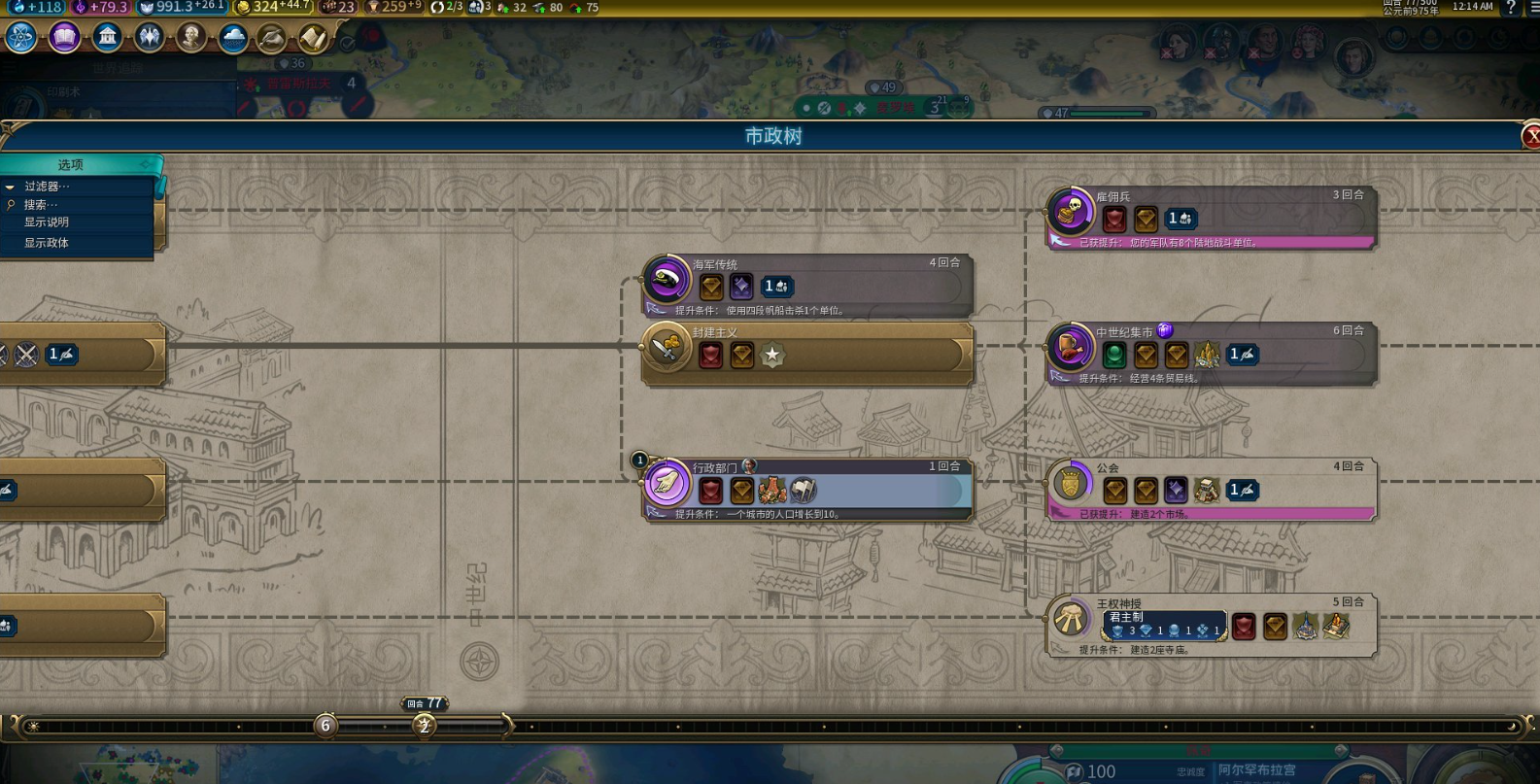Open the government building icon
Viewport: 1540px width, 784px height.
click(107, 38)
